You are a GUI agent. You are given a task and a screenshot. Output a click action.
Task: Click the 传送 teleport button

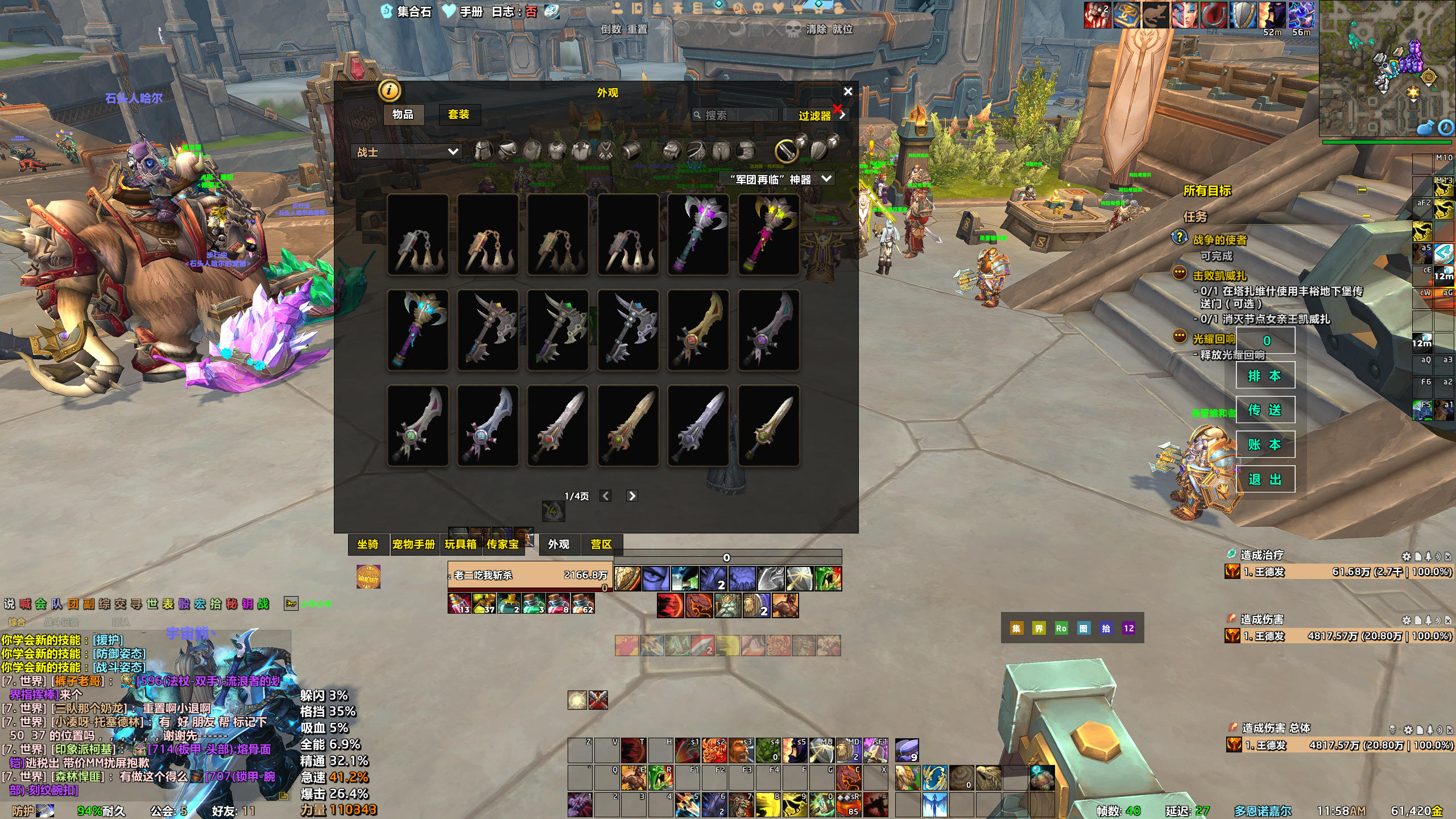click(1265, 410)
